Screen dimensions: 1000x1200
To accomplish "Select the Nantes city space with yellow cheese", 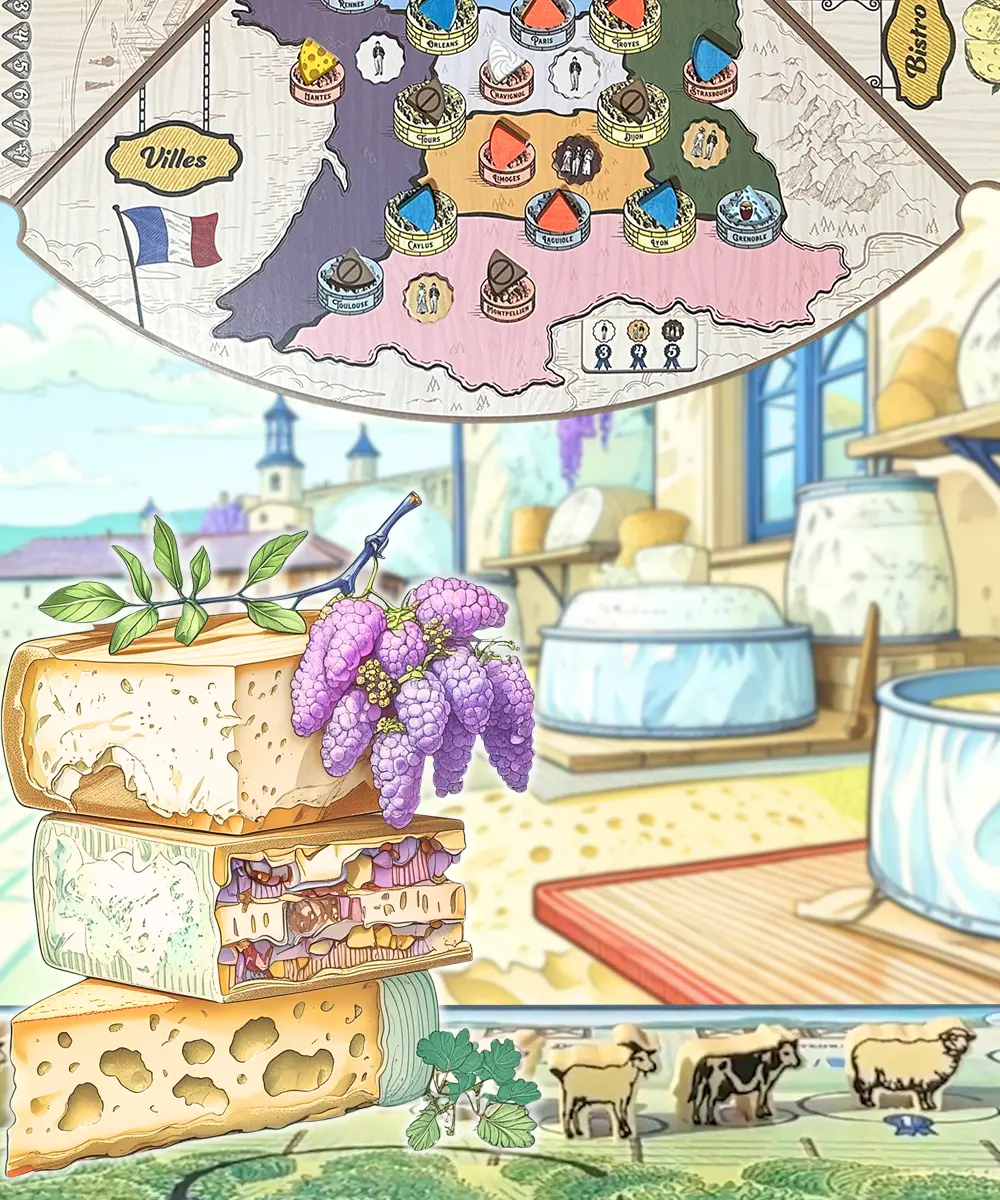I will click(x=317, y=72).
